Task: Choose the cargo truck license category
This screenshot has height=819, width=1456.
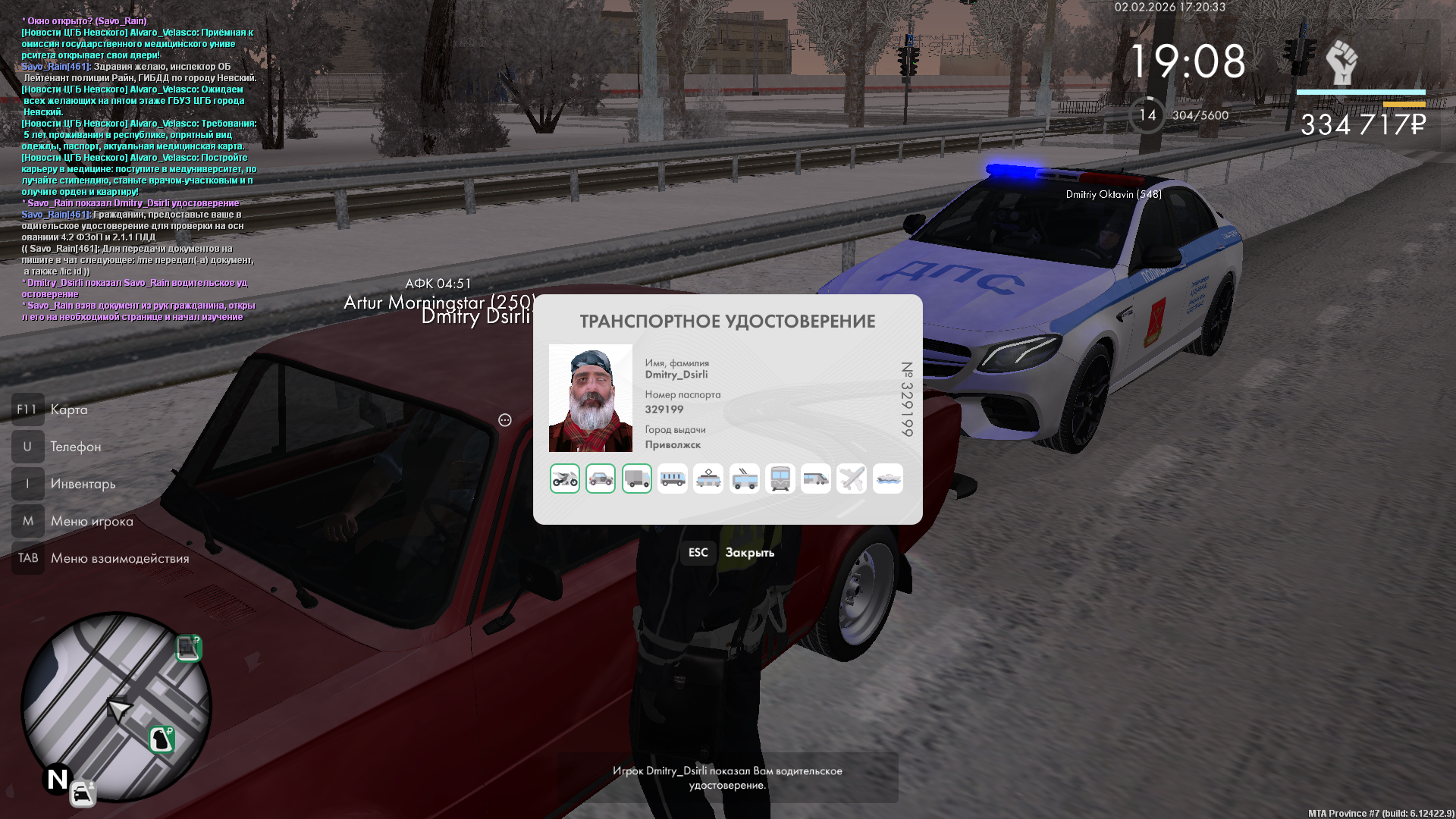Action: click(637, 479)
